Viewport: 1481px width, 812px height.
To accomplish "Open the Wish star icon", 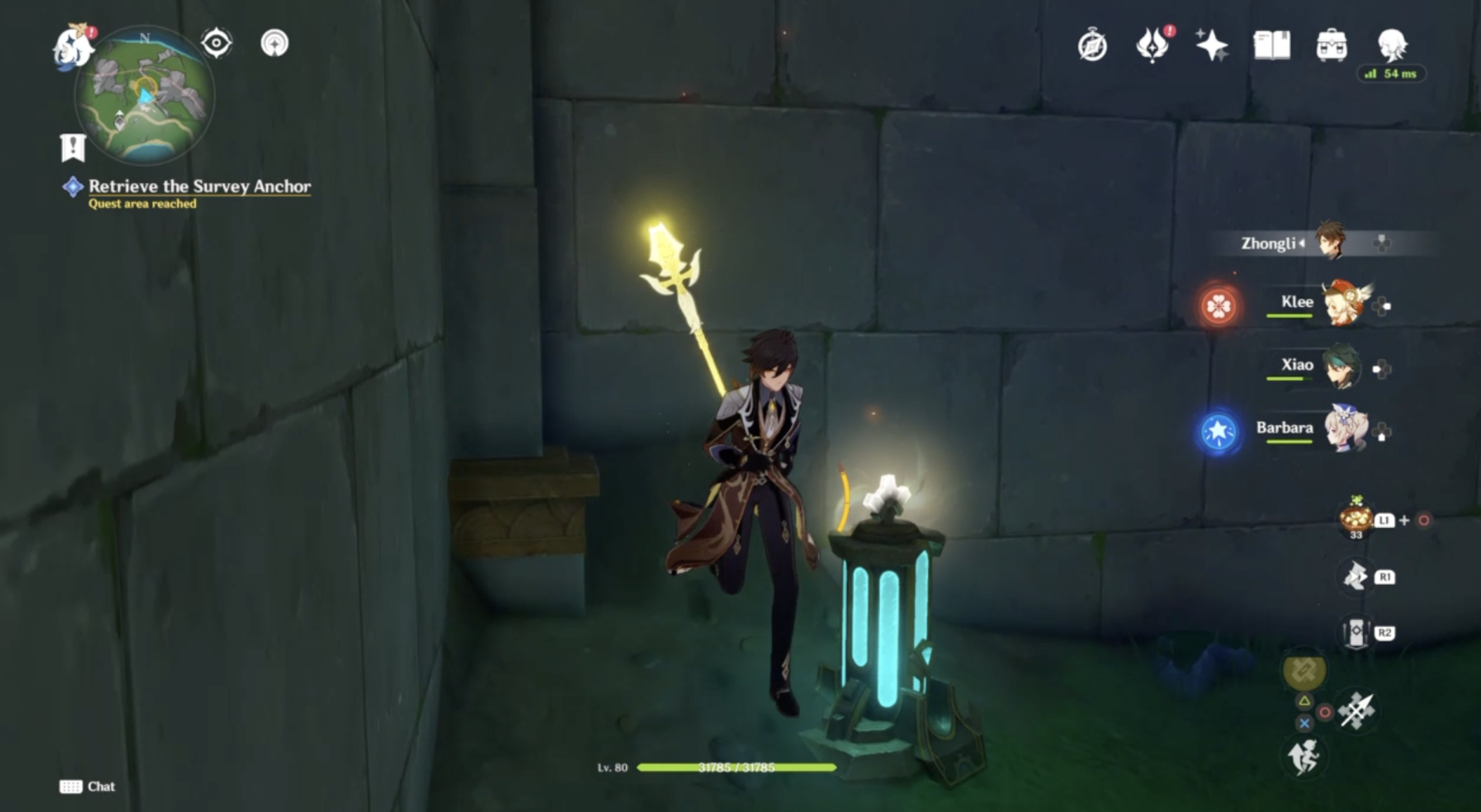I will [x=1212, y=45].
